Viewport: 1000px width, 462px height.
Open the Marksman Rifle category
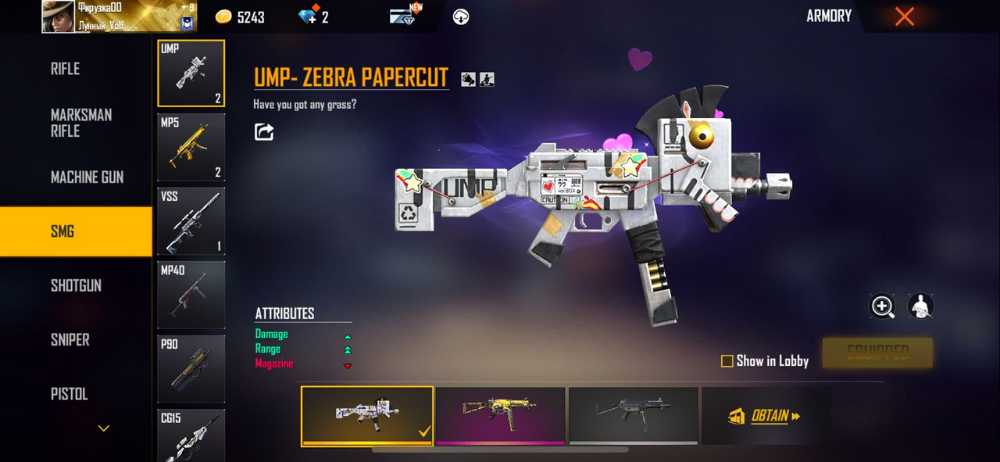click(81, 123)
